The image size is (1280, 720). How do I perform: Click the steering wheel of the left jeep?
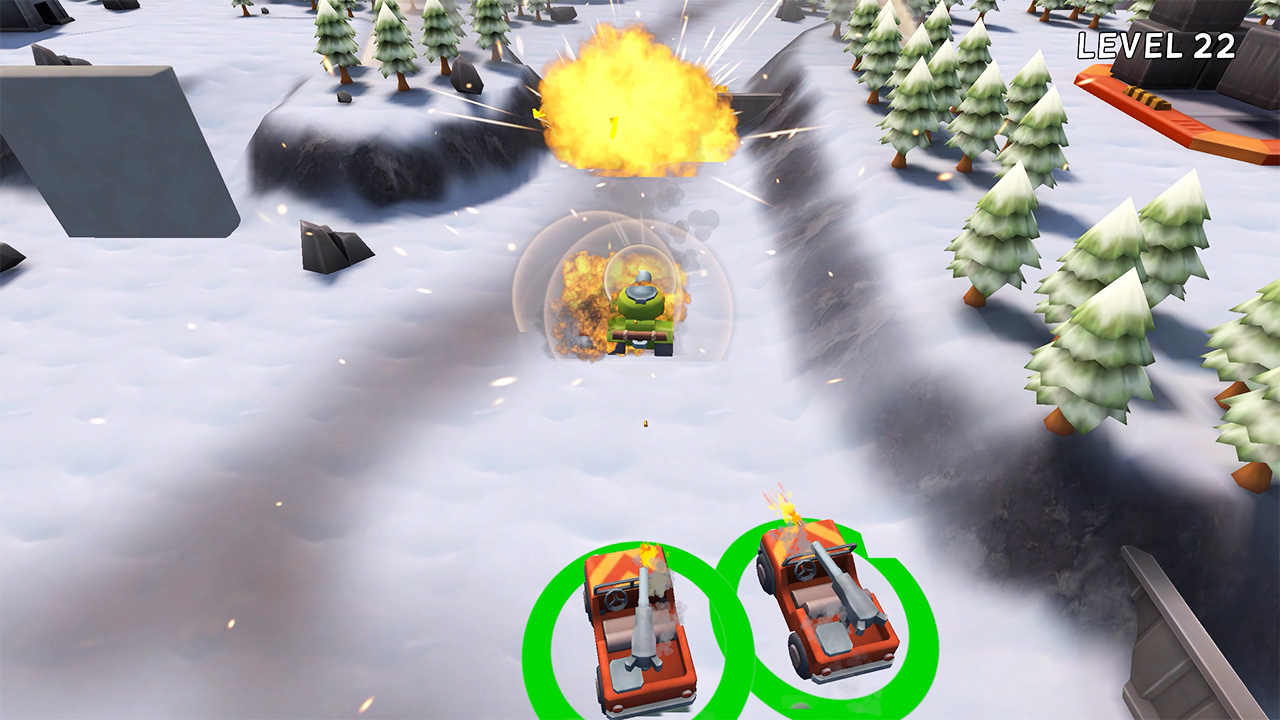(x=614, y=599)
